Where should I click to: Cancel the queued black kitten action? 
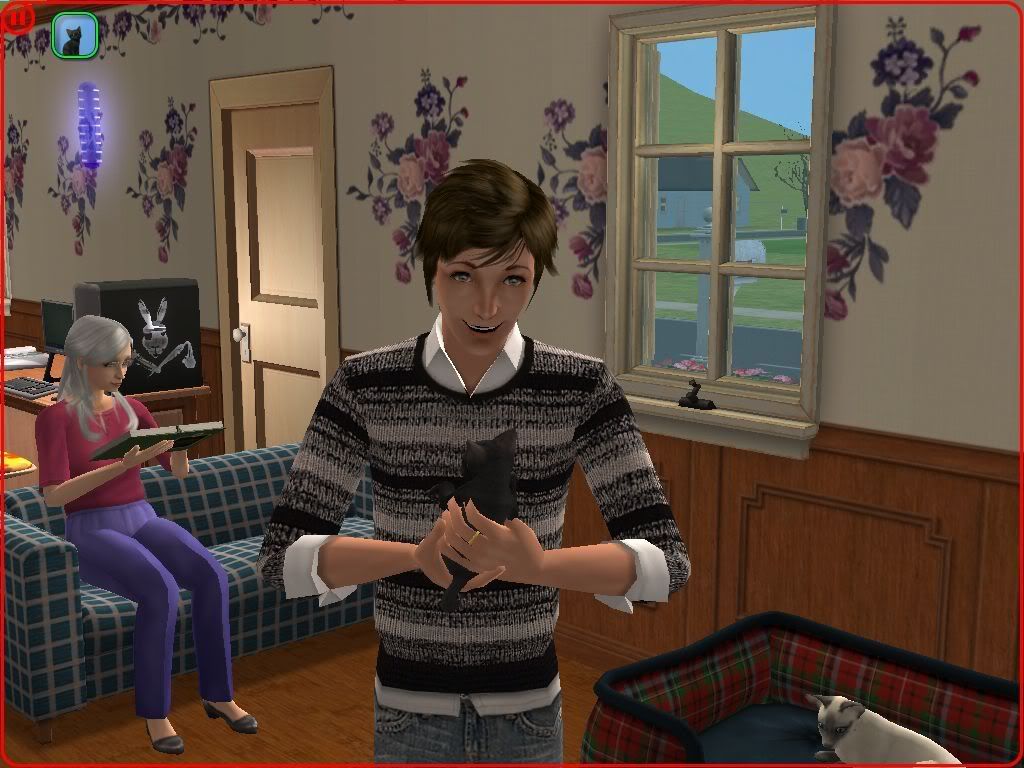point(74,35)
